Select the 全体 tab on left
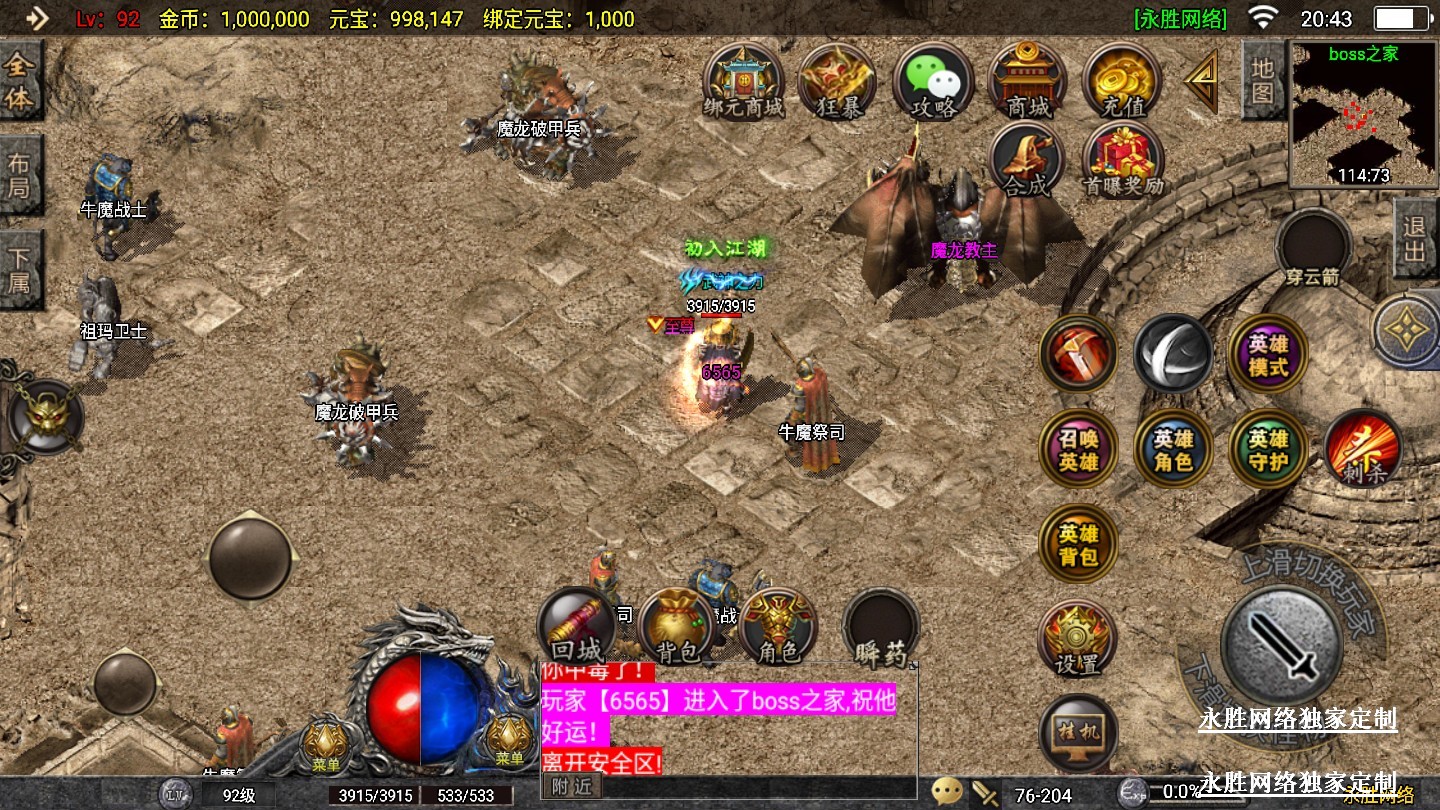This screenshot has height=810, width=1440. pos(20,82)
